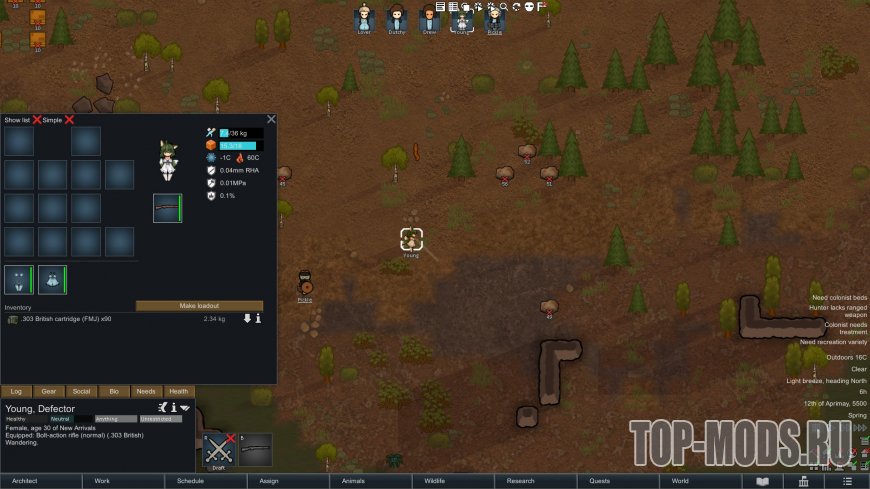Open the Social tab
This screenshot has height=489, width=870.
[81, 392]
